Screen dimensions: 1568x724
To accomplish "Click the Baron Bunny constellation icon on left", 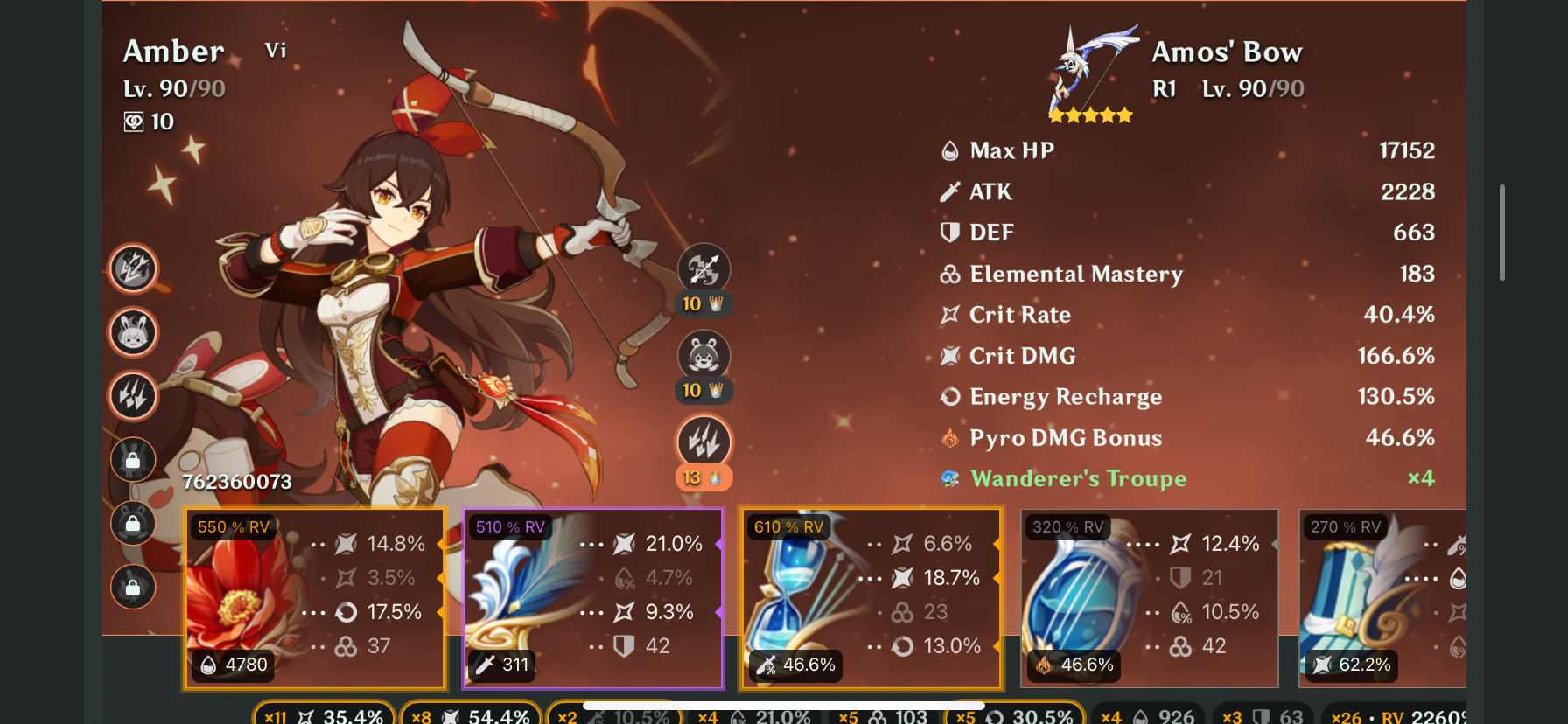I will click(x=132, y=333).
